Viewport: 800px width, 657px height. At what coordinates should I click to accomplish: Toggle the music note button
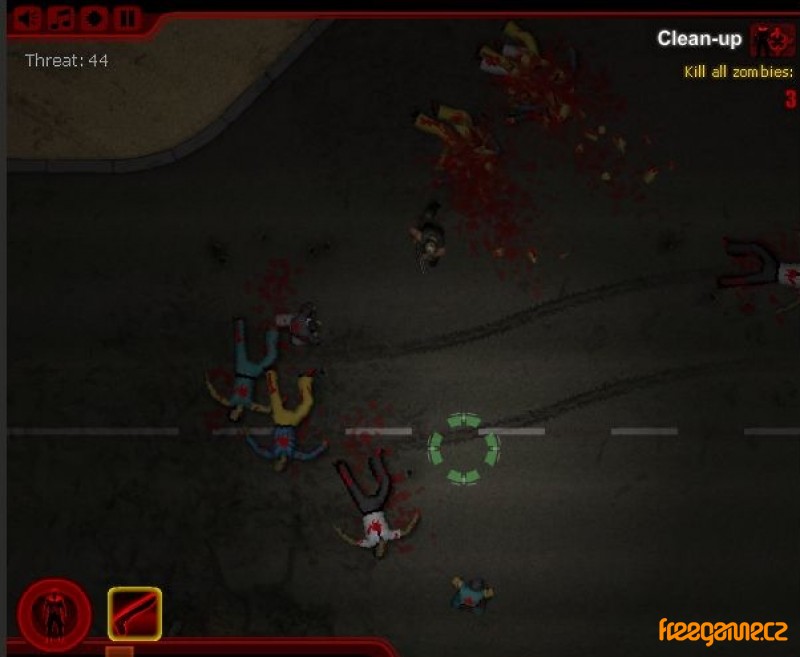pyautogui.click(x=62, y=18)
